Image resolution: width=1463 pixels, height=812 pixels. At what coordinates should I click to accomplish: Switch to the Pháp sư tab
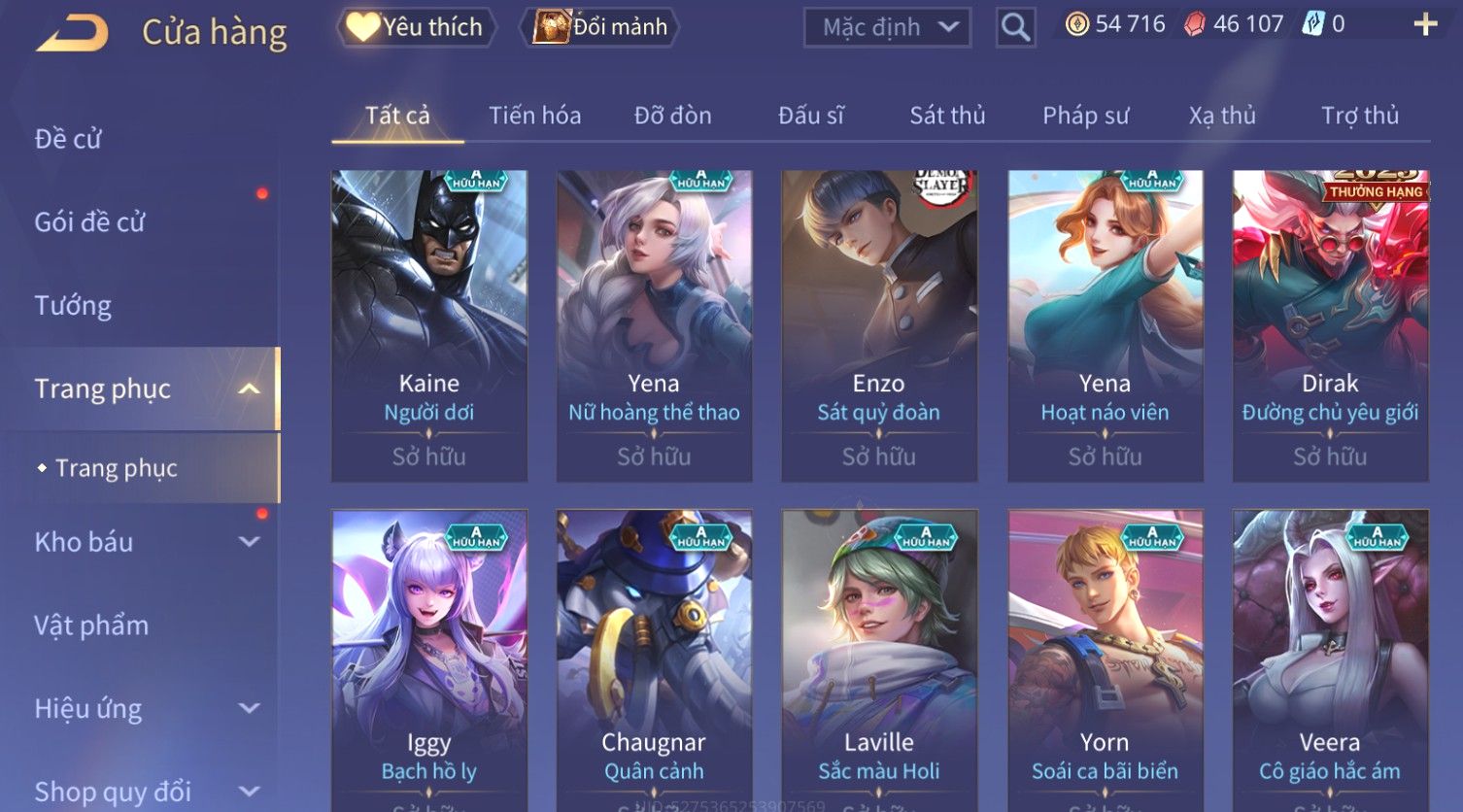coord(1085,116)
